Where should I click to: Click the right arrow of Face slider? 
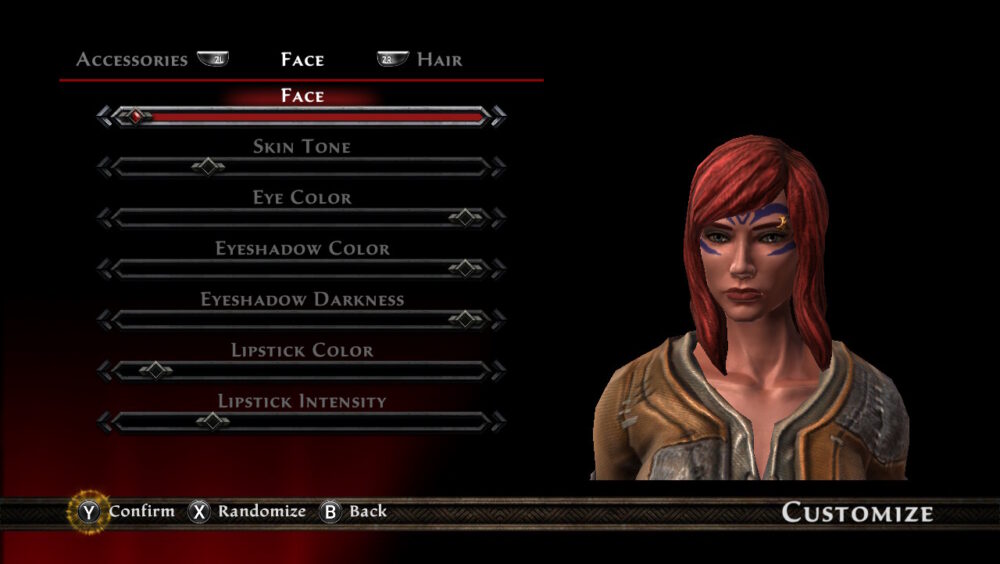tap(498, 116)
